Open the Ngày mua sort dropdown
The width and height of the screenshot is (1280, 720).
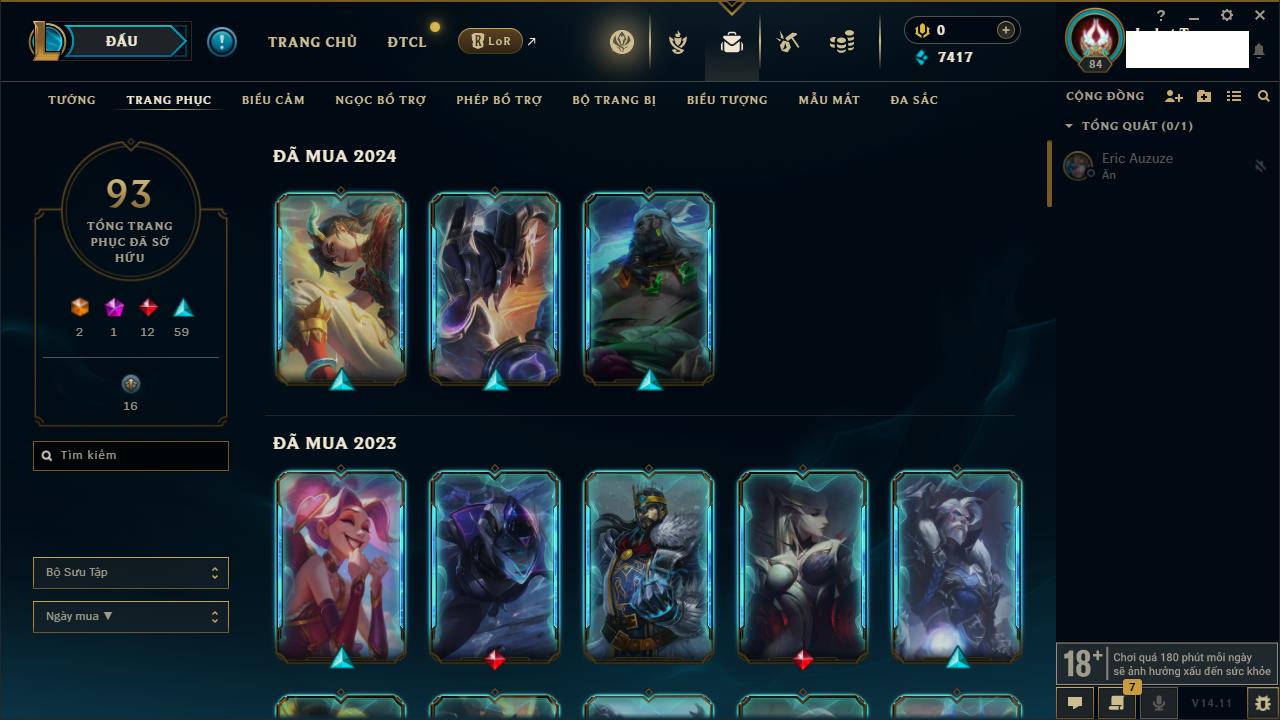pos(131,617)
